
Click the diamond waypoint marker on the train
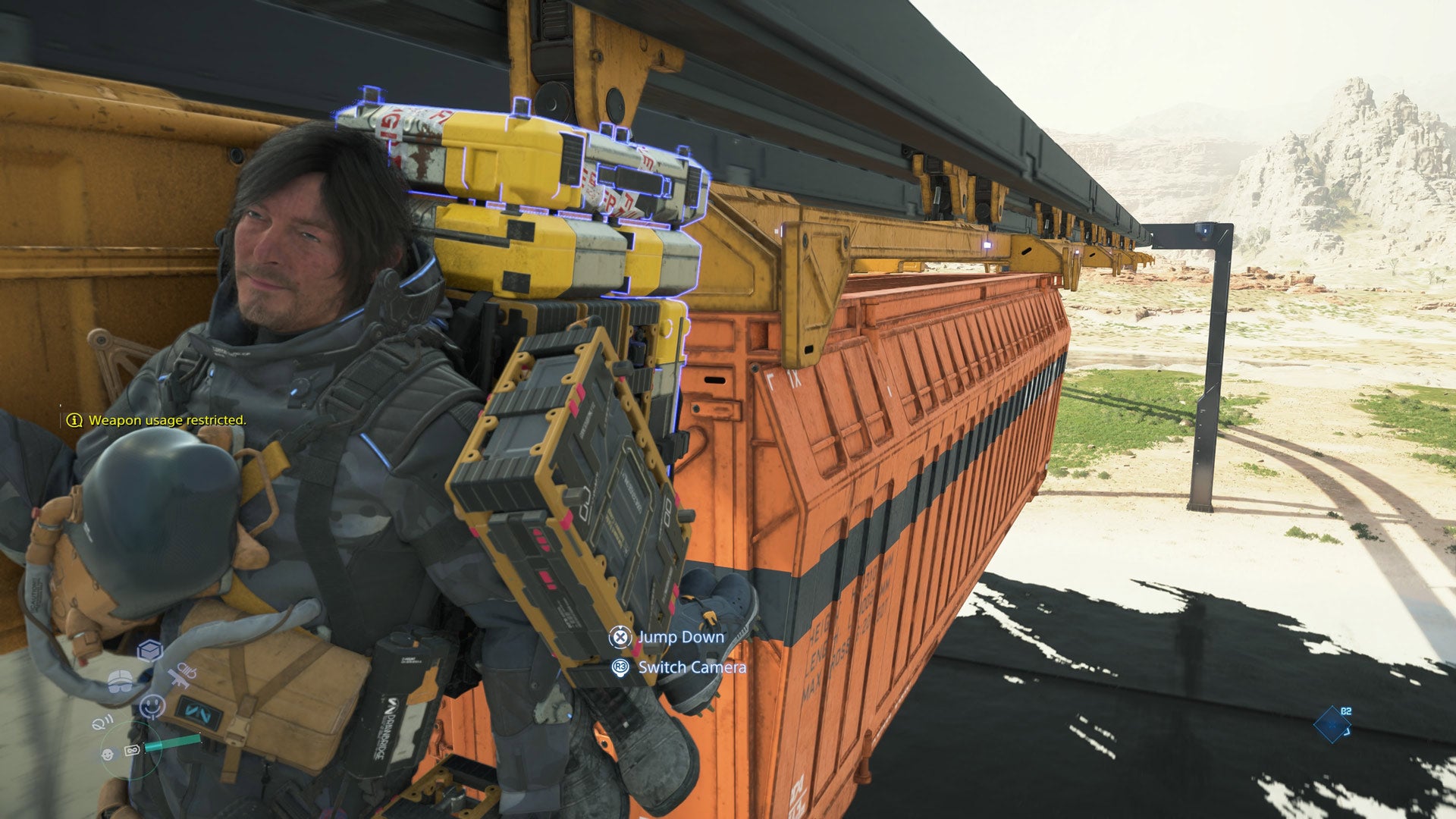coord(1332,725)
